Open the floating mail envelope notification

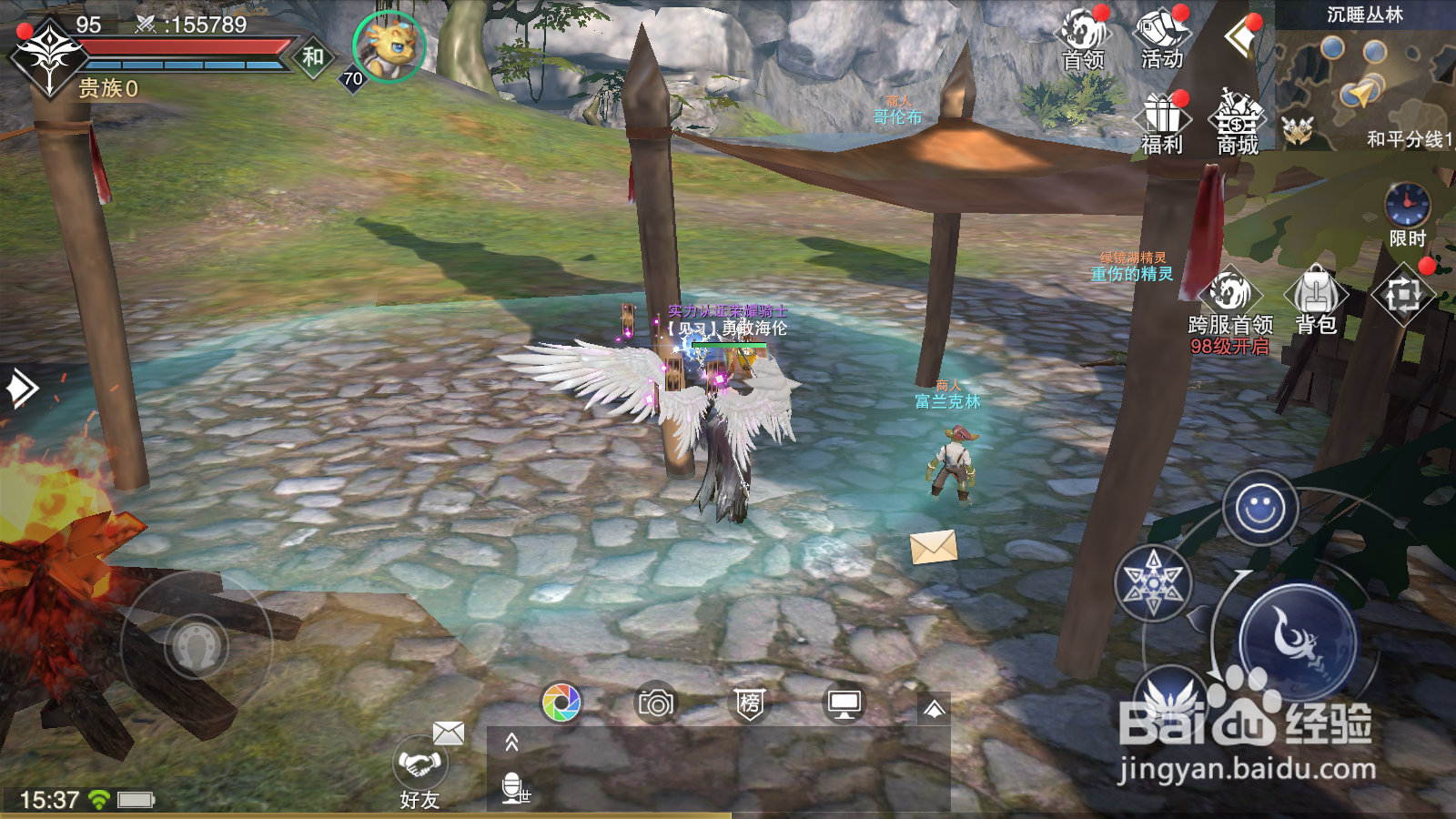pyautogui.click(x=934, y=546)
